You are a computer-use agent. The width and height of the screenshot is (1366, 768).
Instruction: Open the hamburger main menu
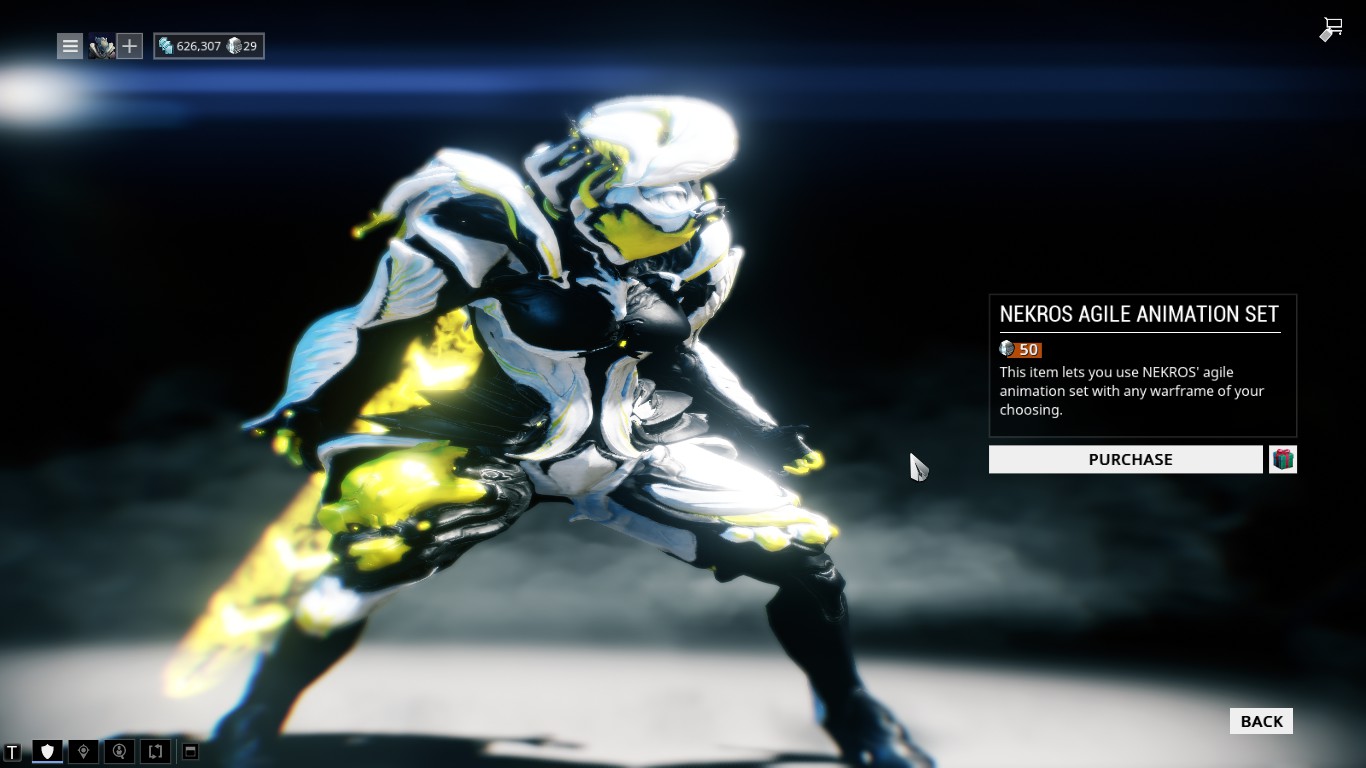(x=70, y=46)
